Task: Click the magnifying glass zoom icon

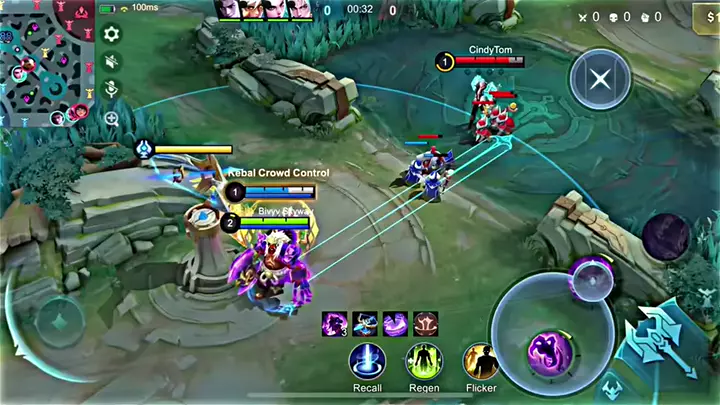Action: tap(112, 117)
